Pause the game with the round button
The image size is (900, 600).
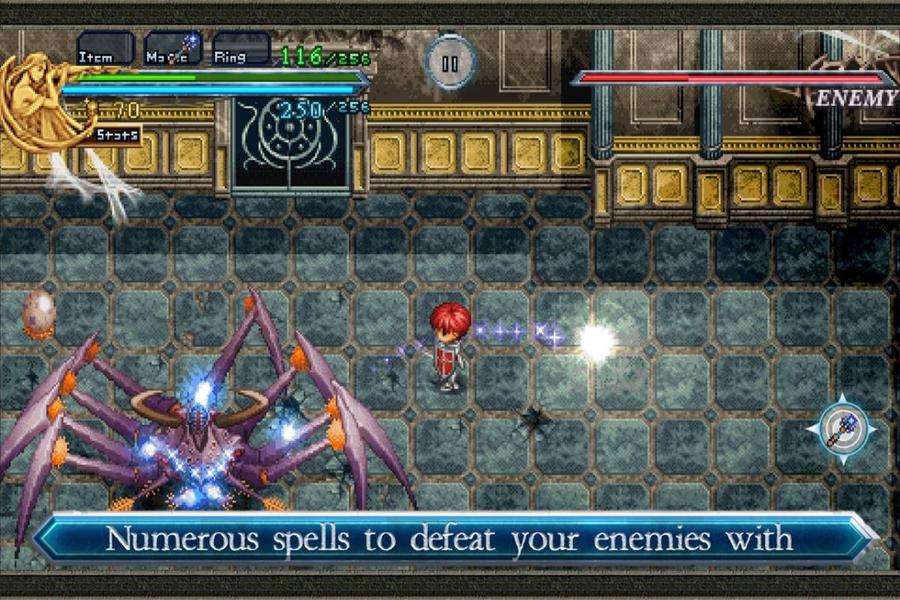449,63
